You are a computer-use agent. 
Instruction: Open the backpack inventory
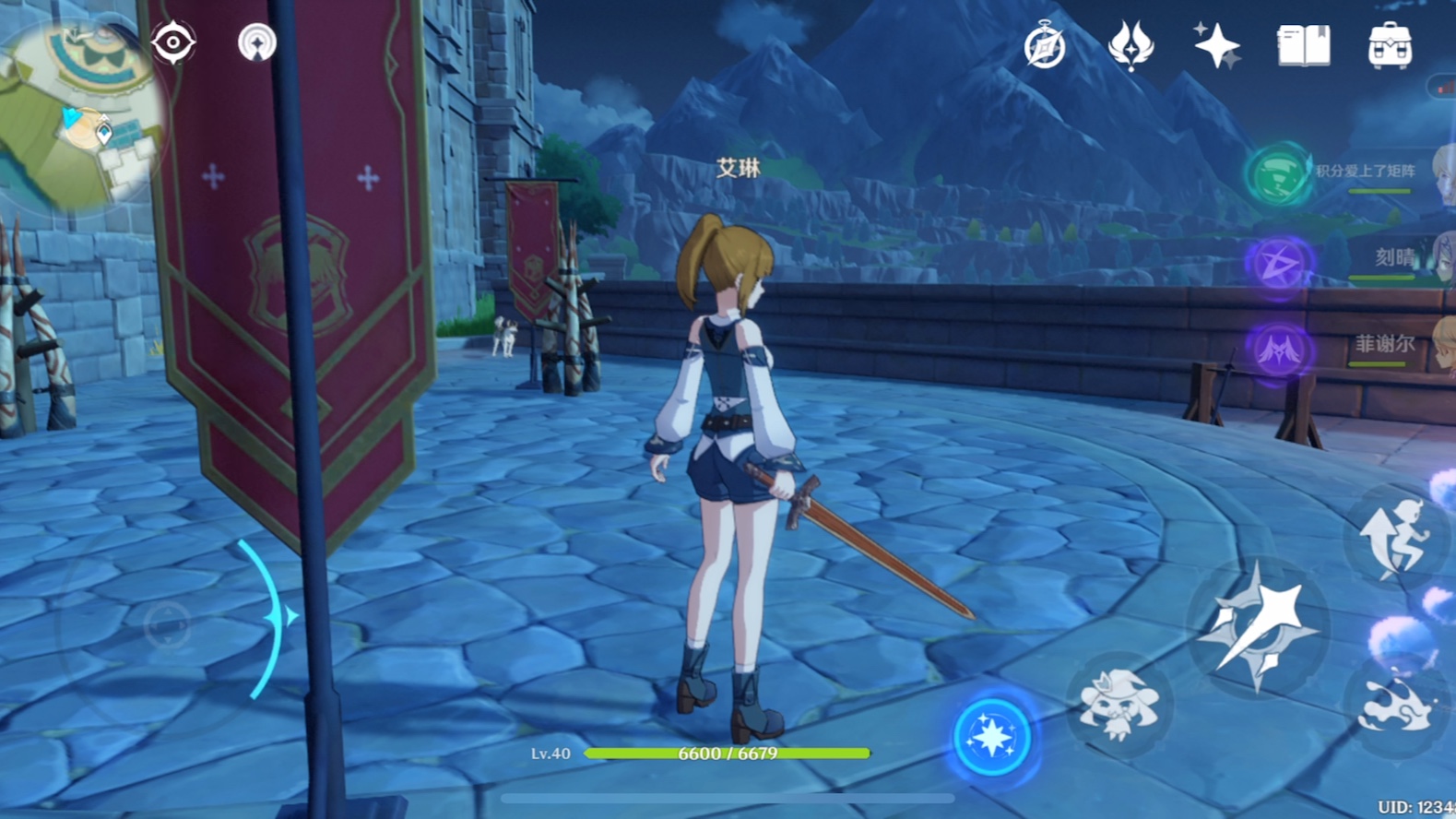point(1390,46)
